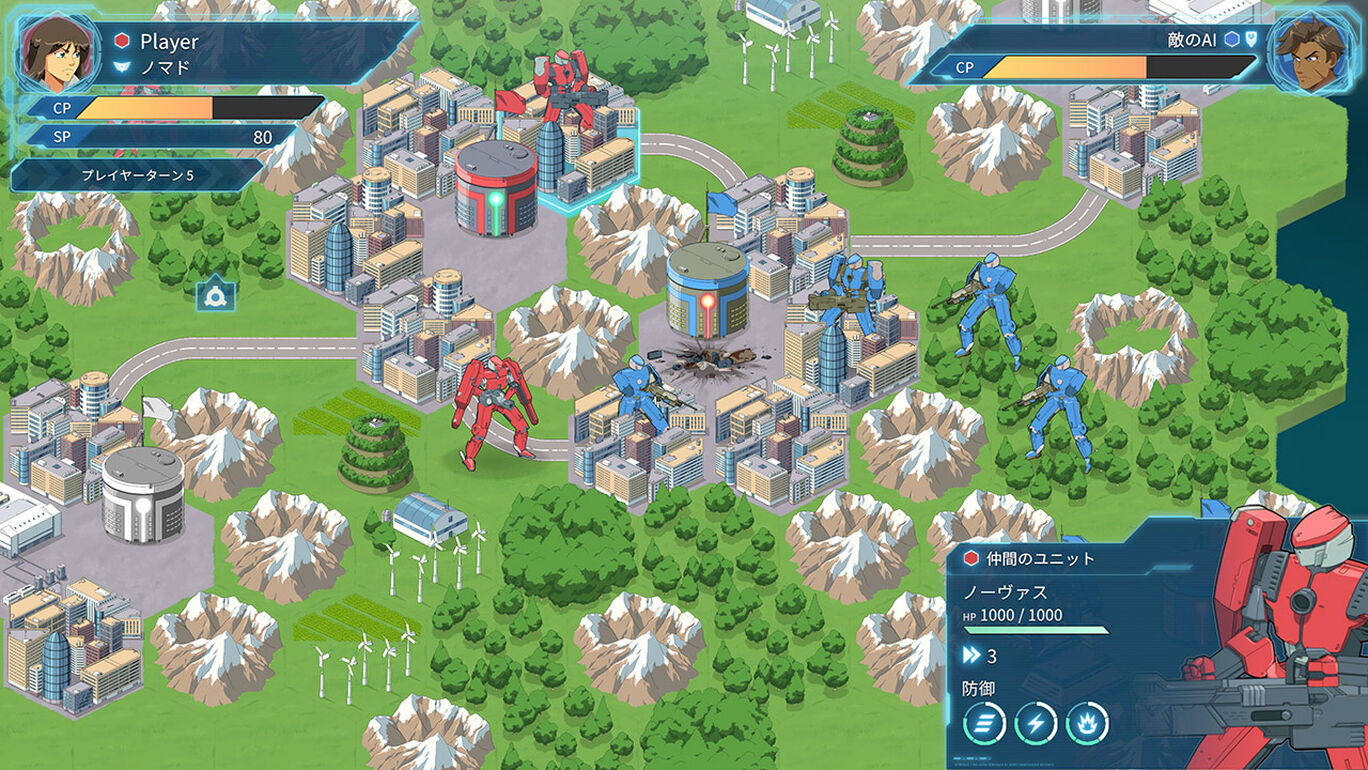Screen dimensions: 1368x770
Task: Activate the lightning bolt defense icon
Action: click(1035, 723)
